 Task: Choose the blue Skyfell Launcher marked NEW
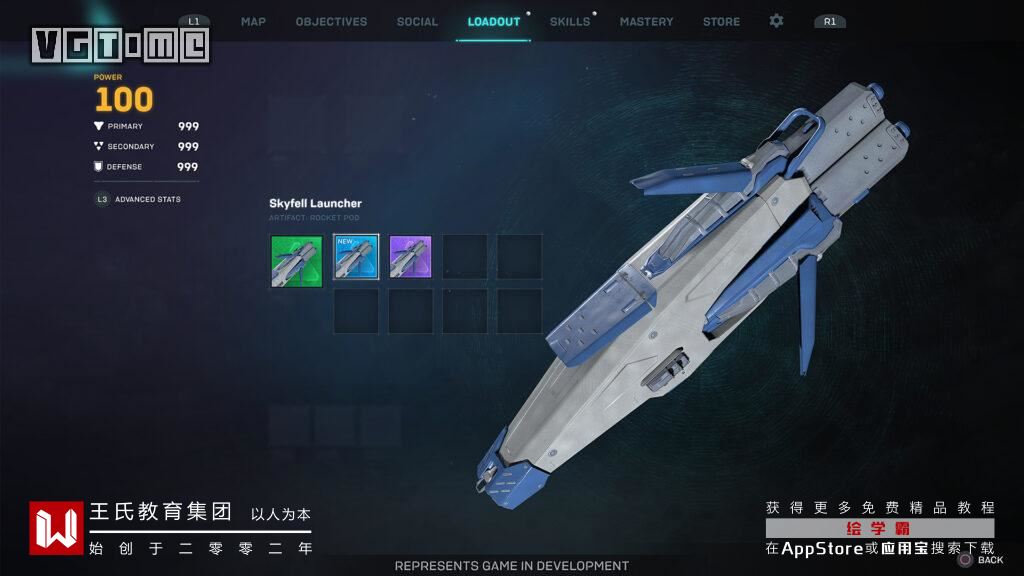point(356,258)
